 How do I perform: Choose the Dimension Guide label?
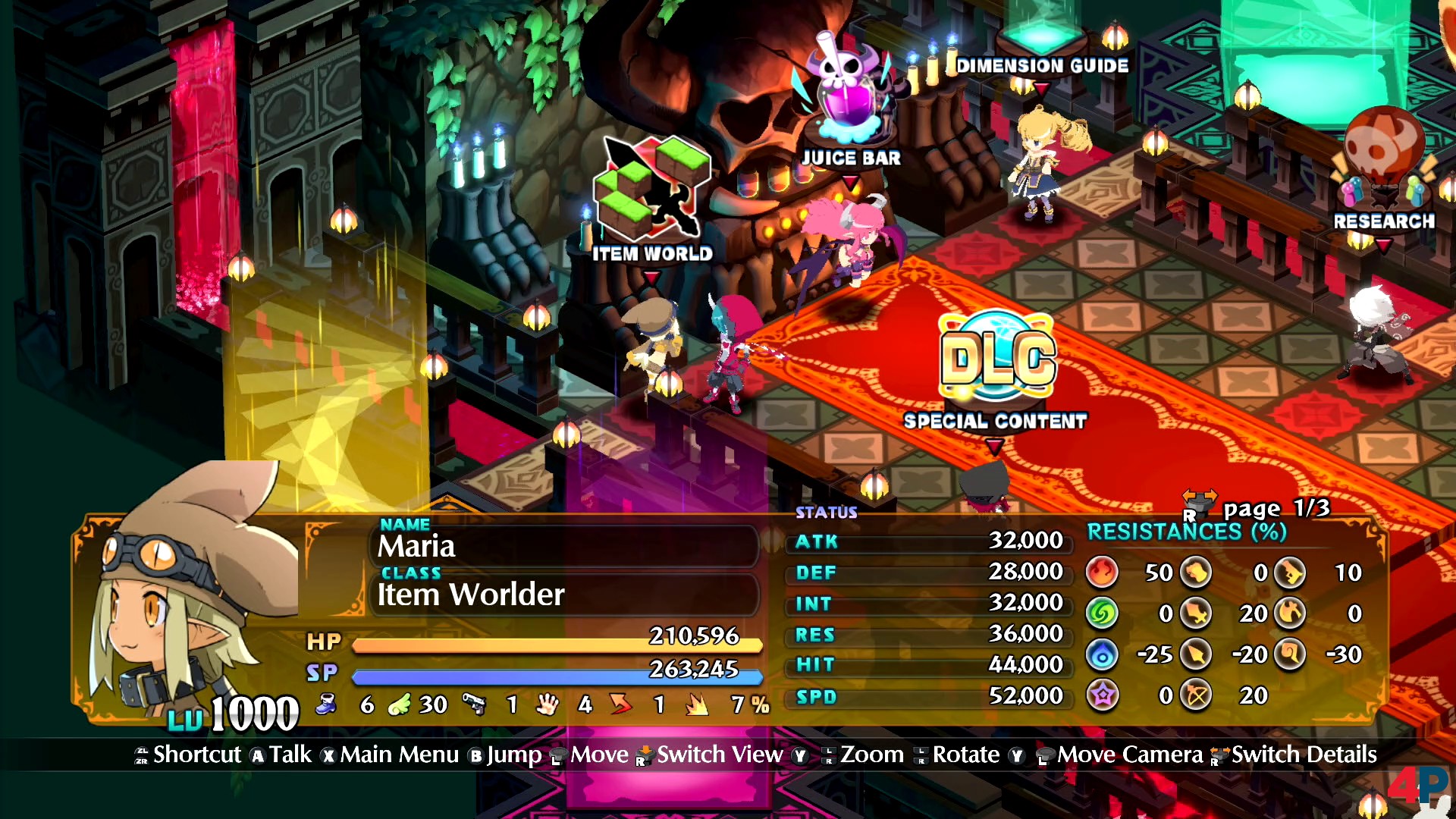(1042, 66)
